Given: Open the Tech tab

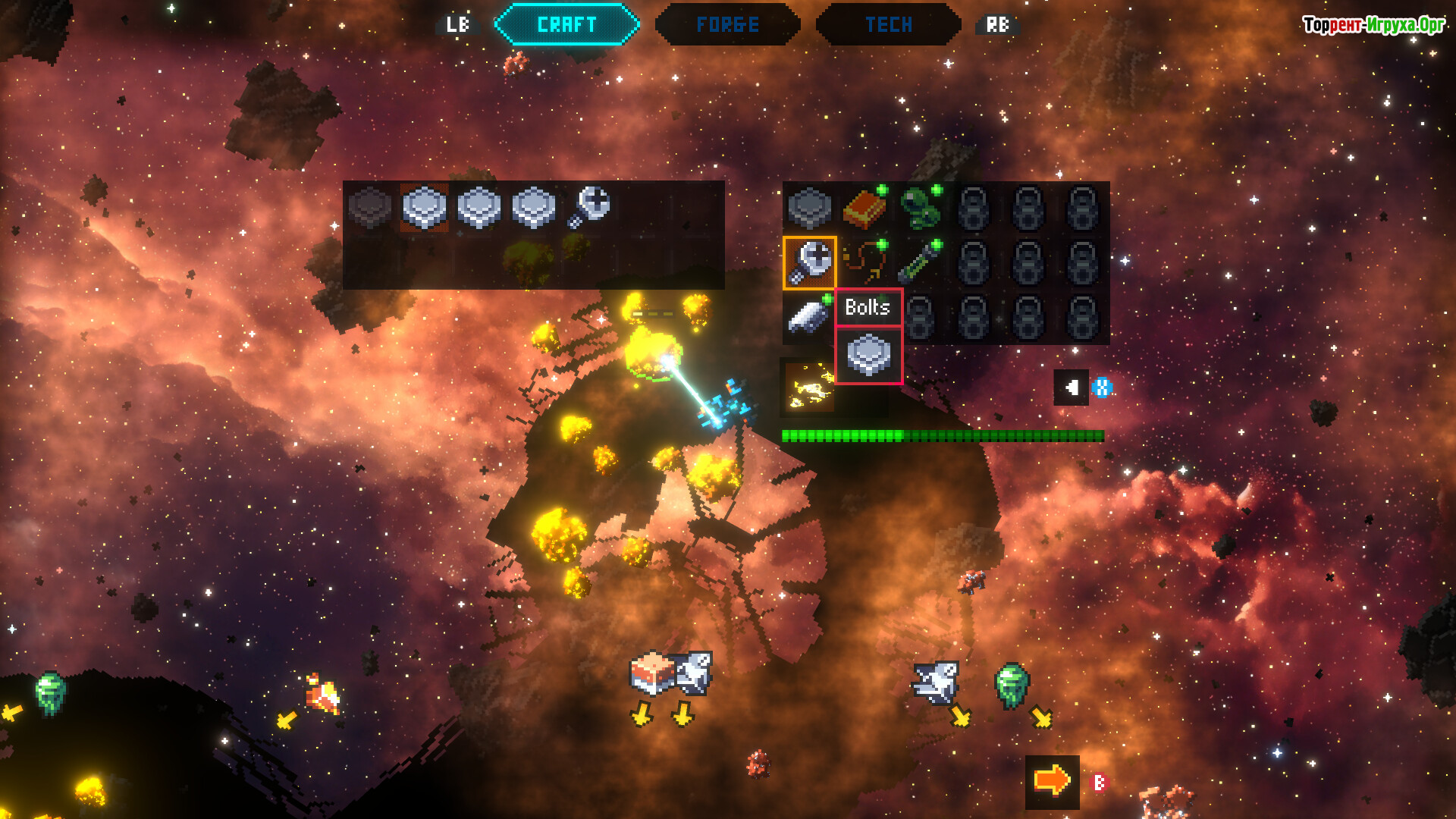Looking at the screenshot, I should (x=888, y=25).
